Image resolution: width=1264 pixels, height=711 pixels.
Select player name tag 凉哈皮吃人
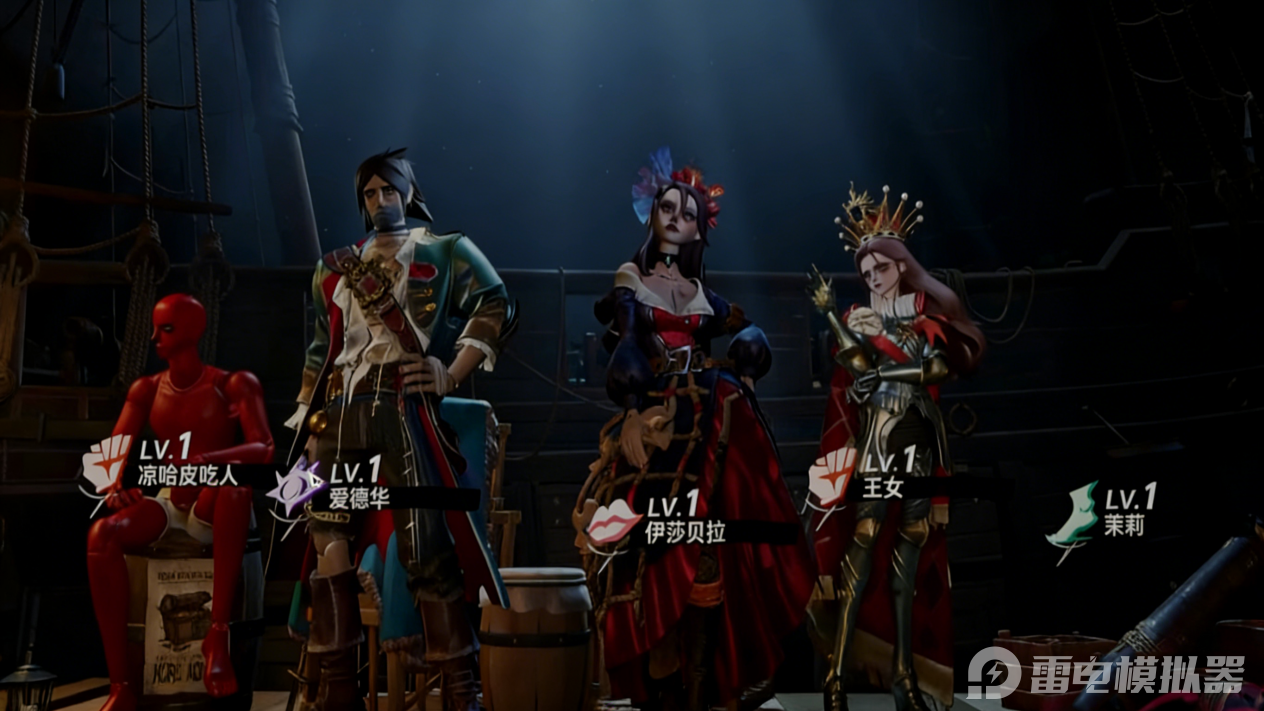click(x=188, y=475)
